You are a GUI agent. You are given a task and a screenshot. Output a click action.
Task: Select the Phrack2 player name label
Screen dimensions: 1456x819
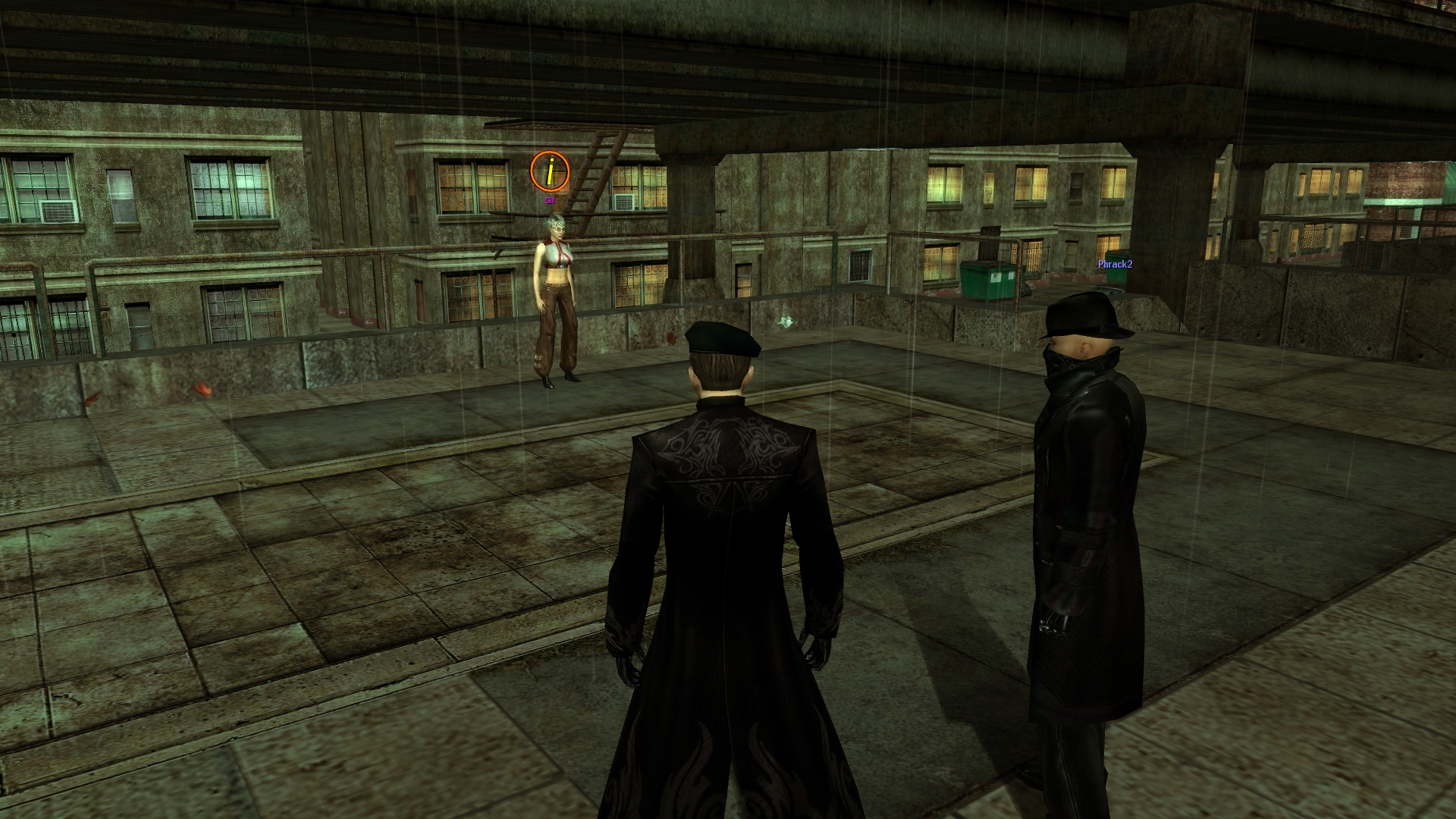pos(1115,265)
